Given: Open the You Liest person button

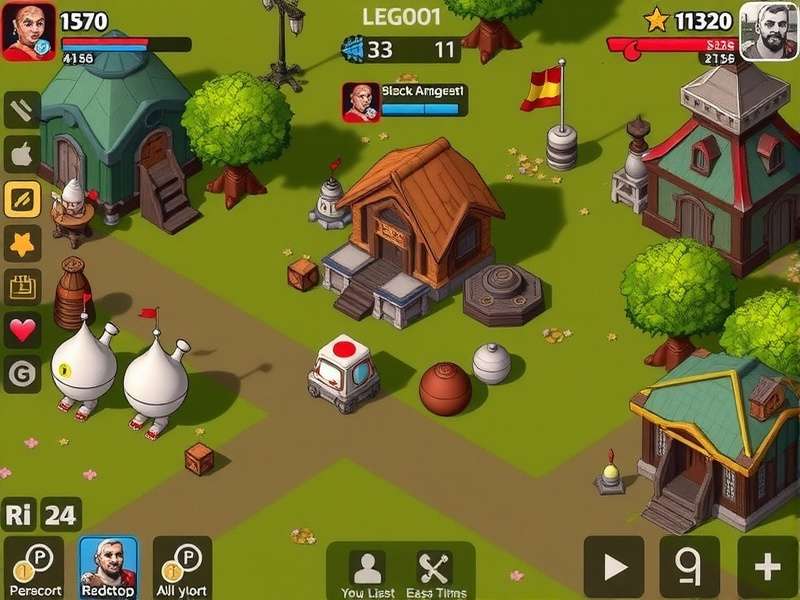Looking at the screenshot, I should pyautogui.click(x=367, y=573).
